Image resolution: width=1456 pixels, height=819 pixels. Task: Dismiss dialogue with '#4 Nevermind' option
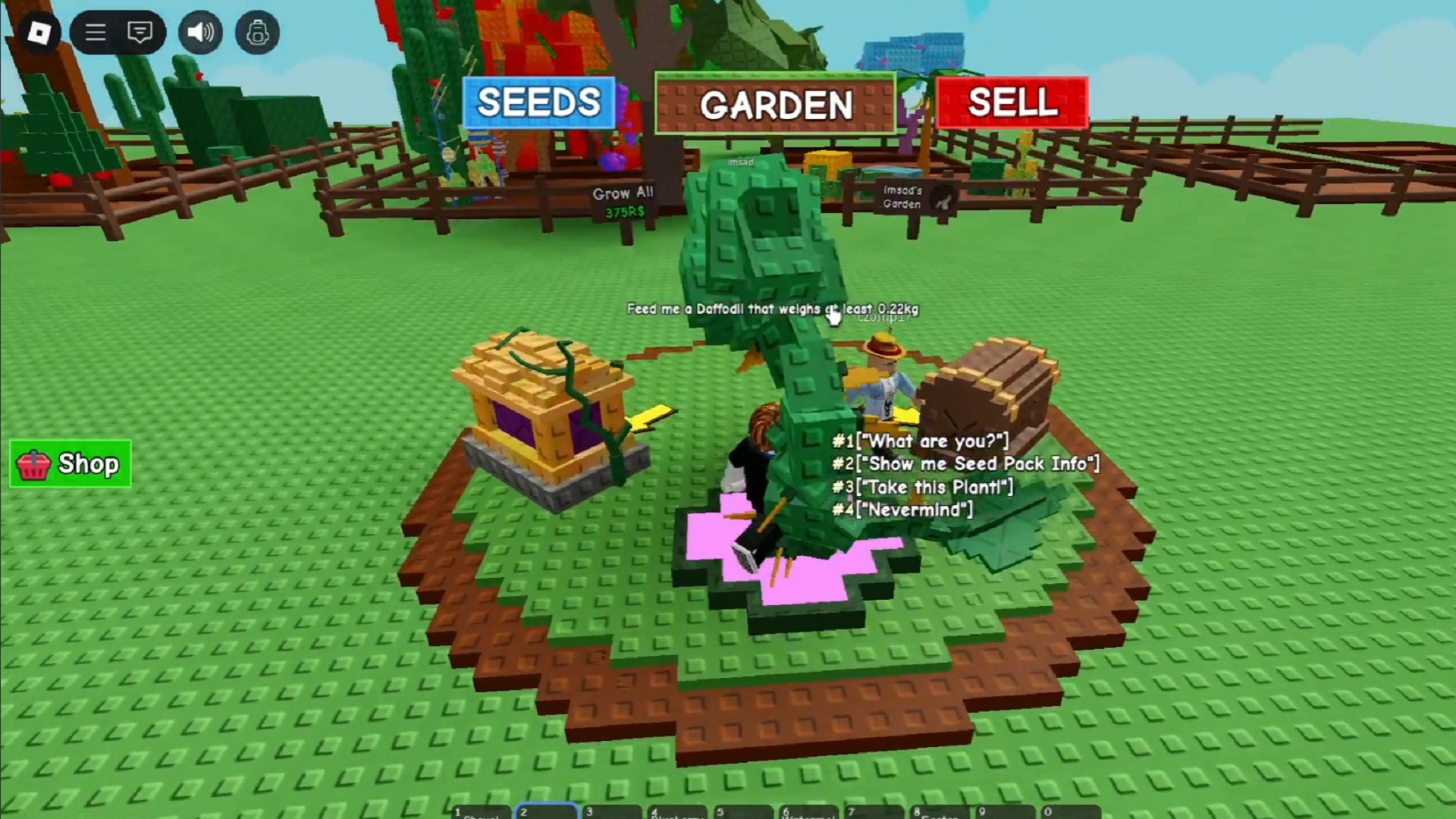pyautogui.click(x=904, y=510)
